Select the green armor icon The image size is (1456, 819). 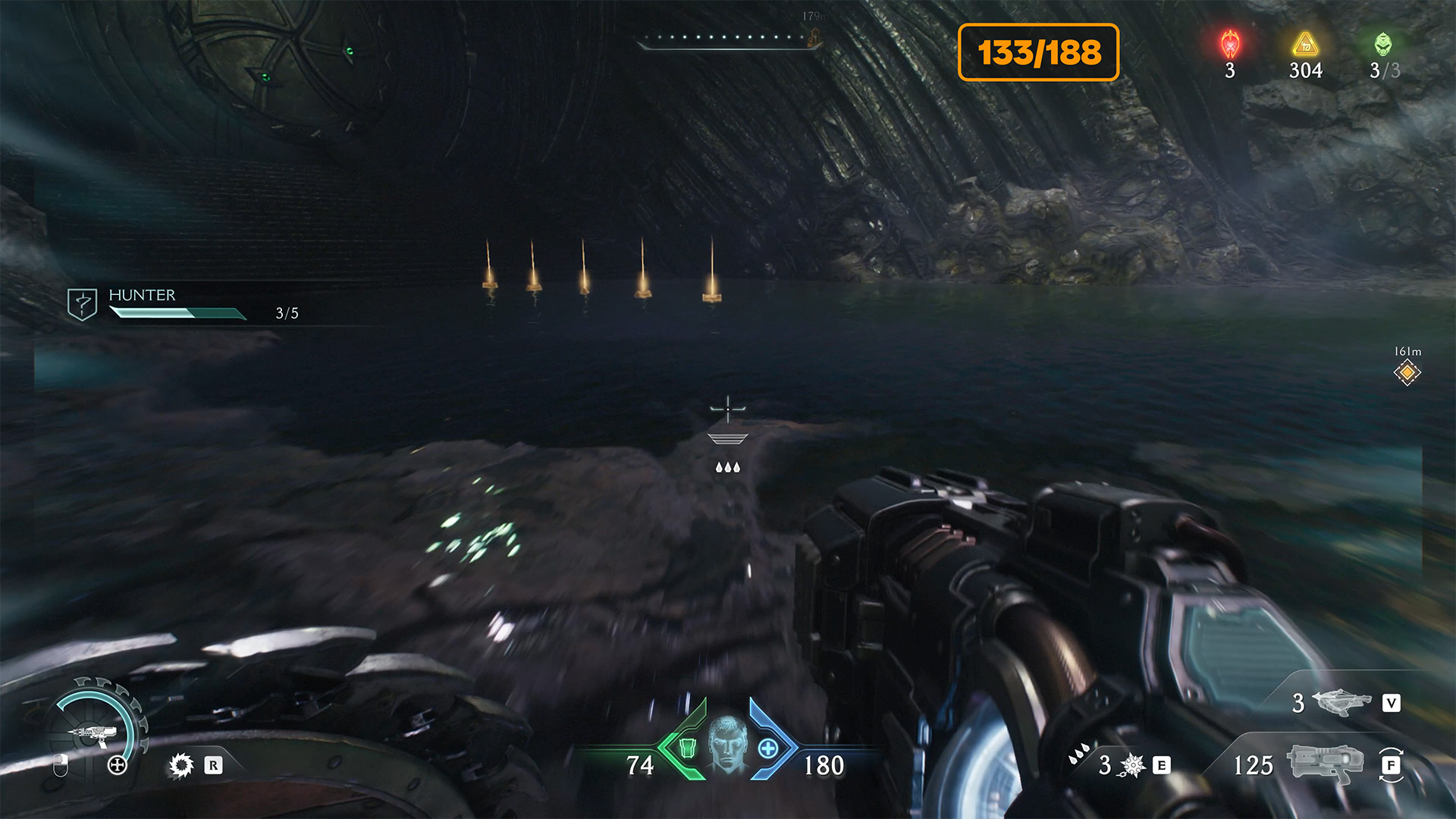[x=687, y=748]
